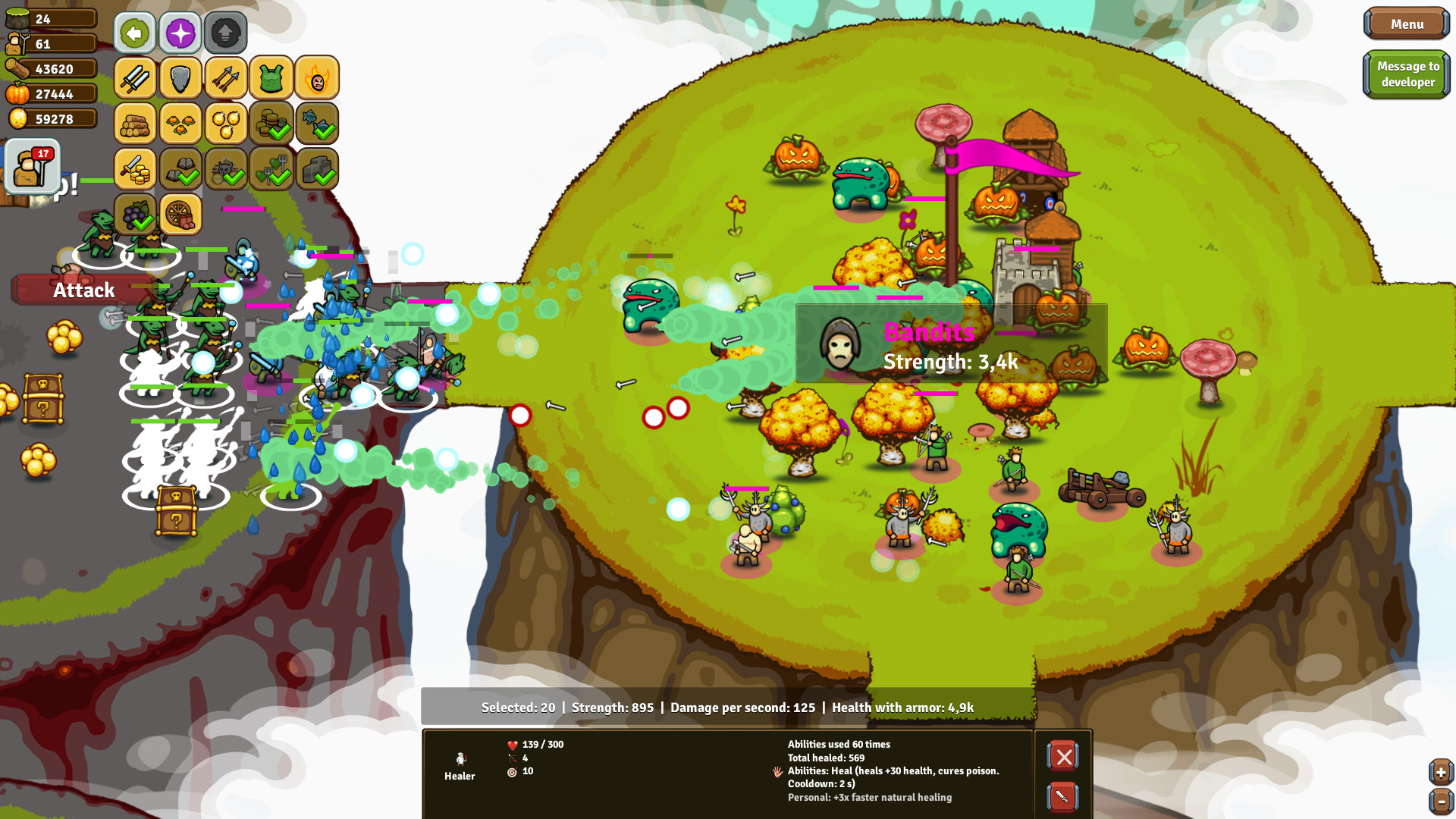Activate the flaming rage upgrade icon
Image resolution: width=1456 pixels, height=819 pixels.
[x=317, y=77]
